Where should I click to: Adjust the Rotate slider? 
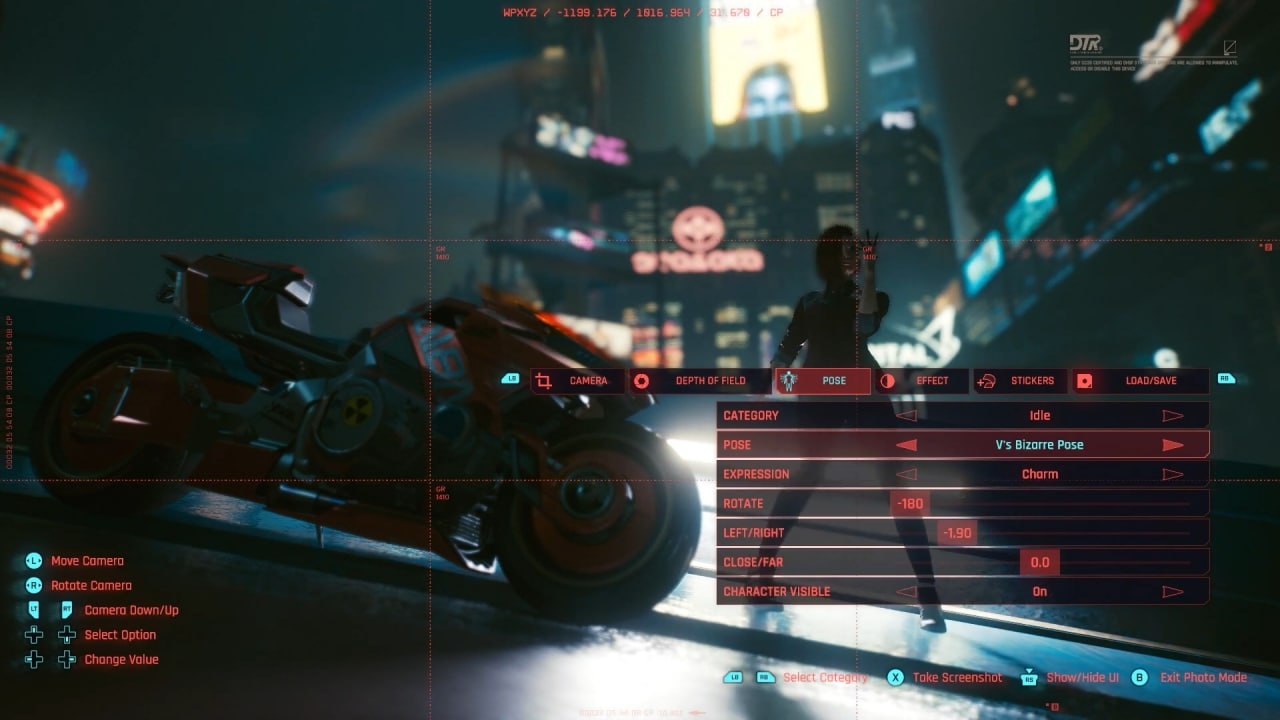pyautogui.click(x=910, y=504)
